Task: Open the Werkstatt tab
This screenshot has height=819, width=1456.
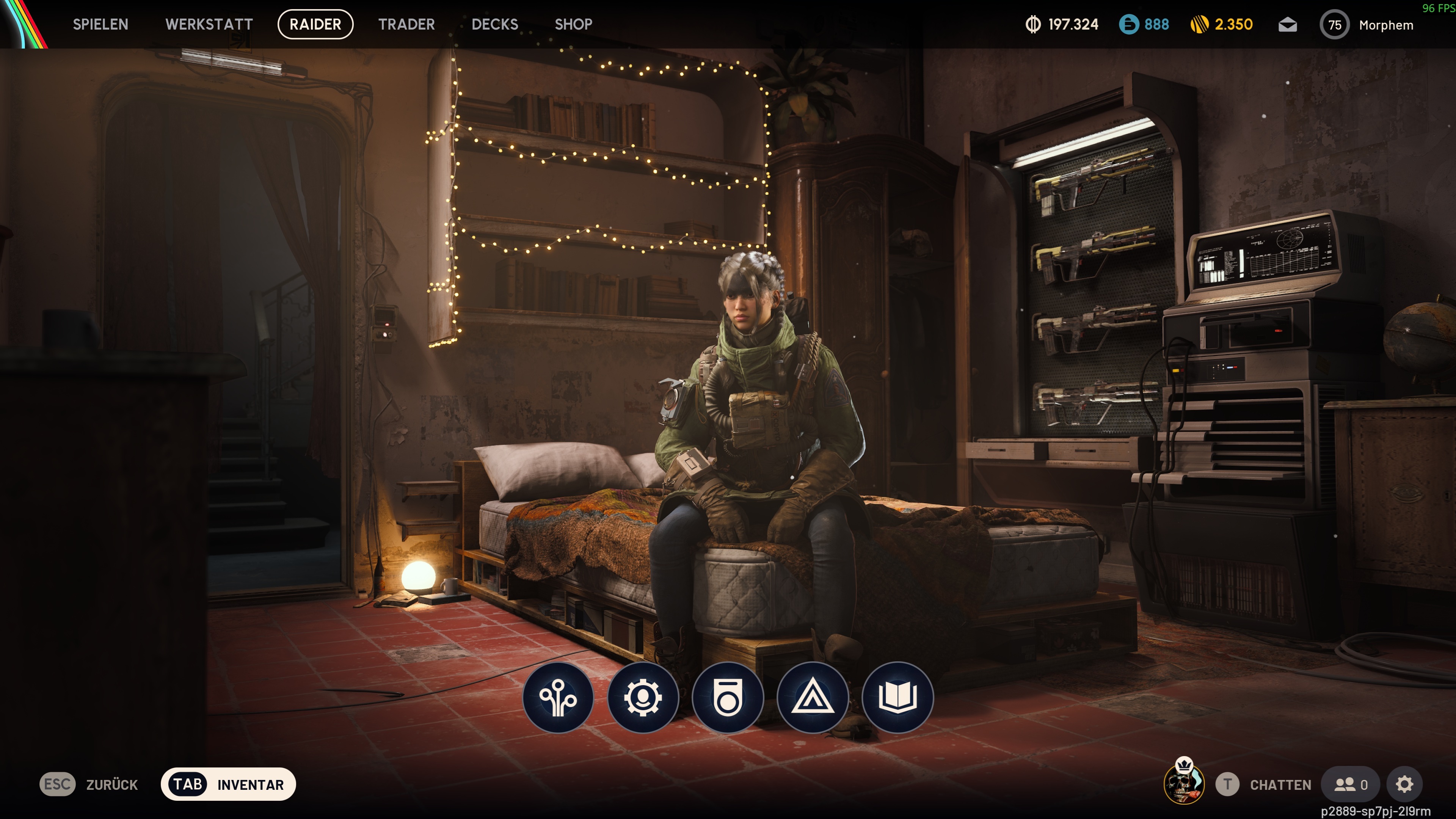Action: (209, 24)
